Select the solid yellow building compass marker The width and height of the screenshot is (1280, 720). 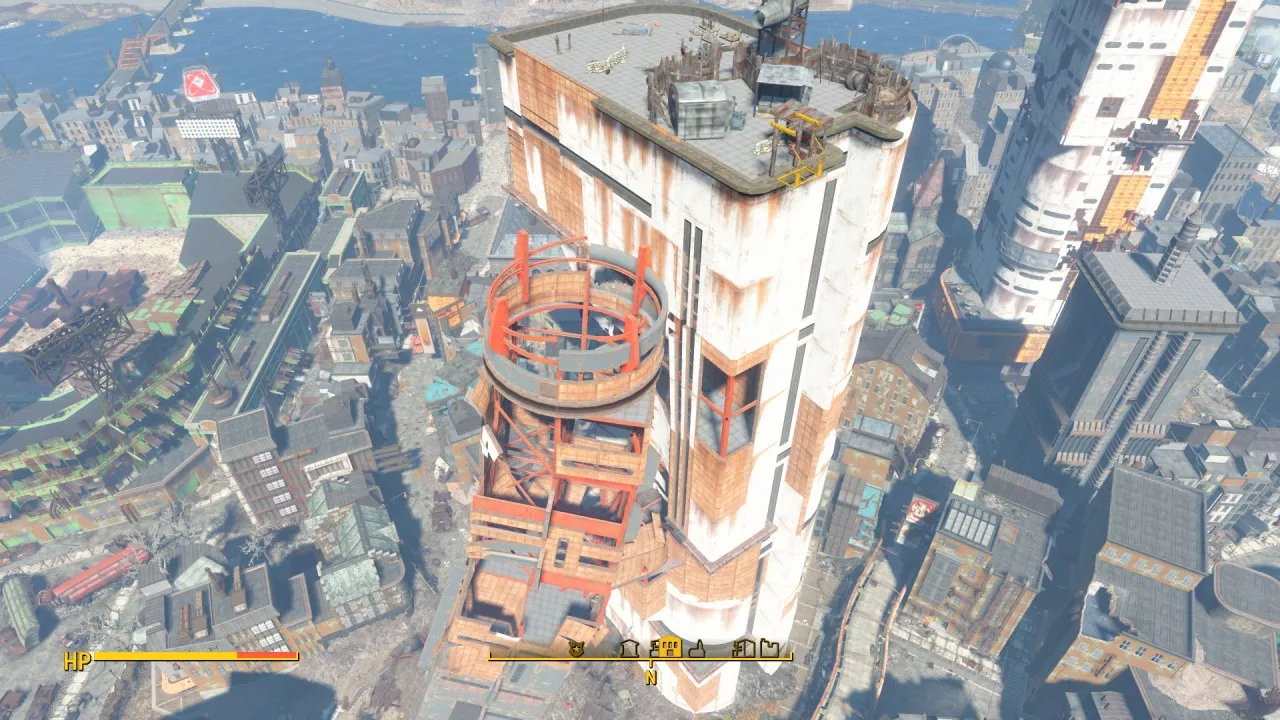tap(670, 647)
